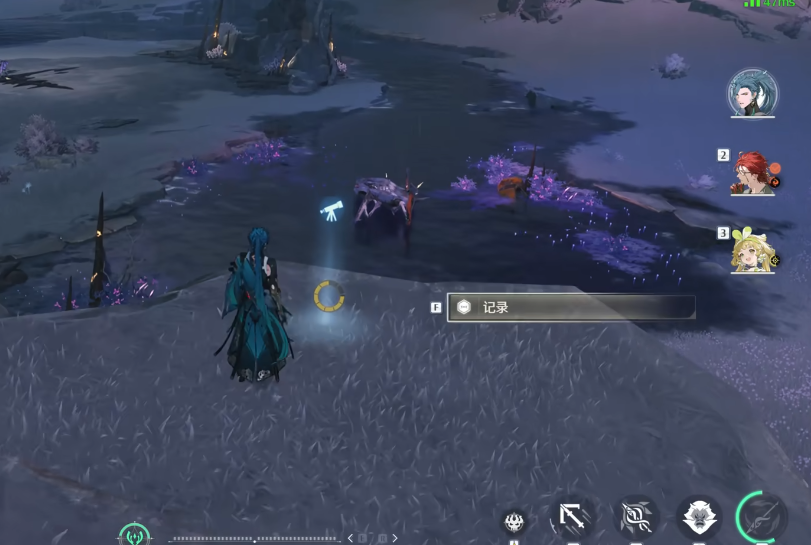Select the 记录 interaction prompt
This screenshot has width=811, height=545.
coord(570,307)
